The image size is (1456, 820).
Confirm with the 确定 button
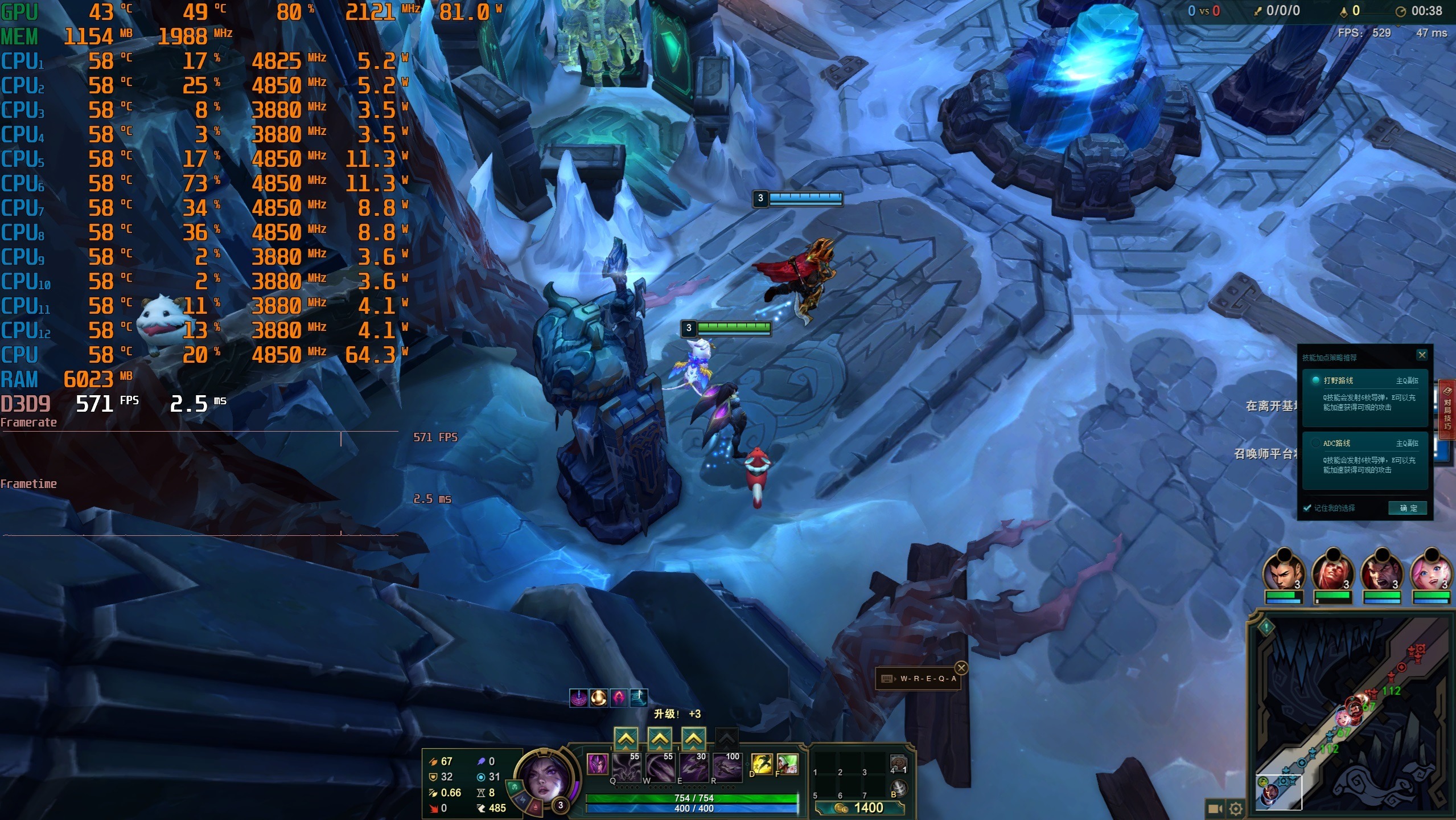1408,508
